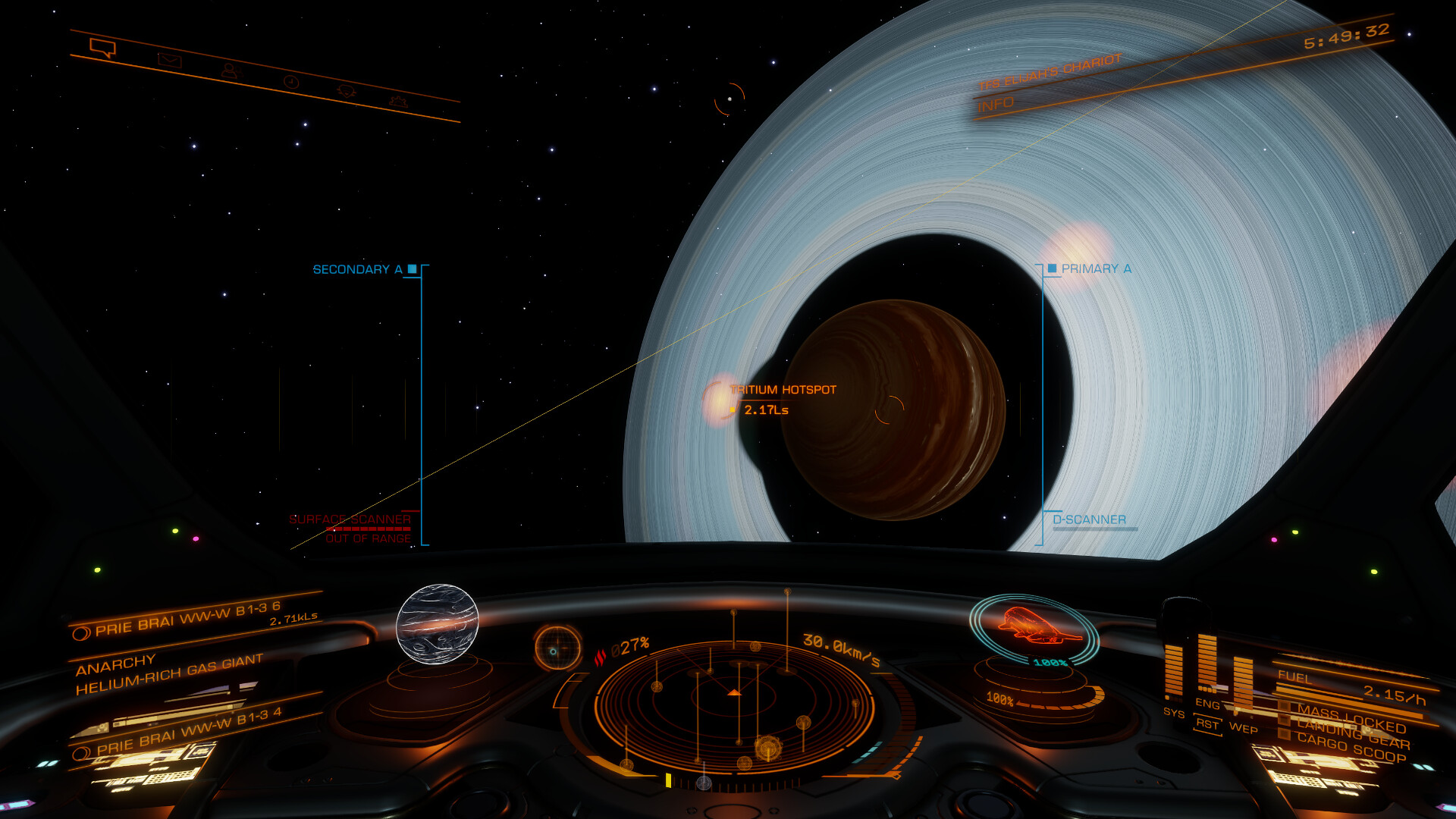Click the D-Scanner weapon entry
The height and width of the screenshot is (819, 1456).
pos(1089,519)
